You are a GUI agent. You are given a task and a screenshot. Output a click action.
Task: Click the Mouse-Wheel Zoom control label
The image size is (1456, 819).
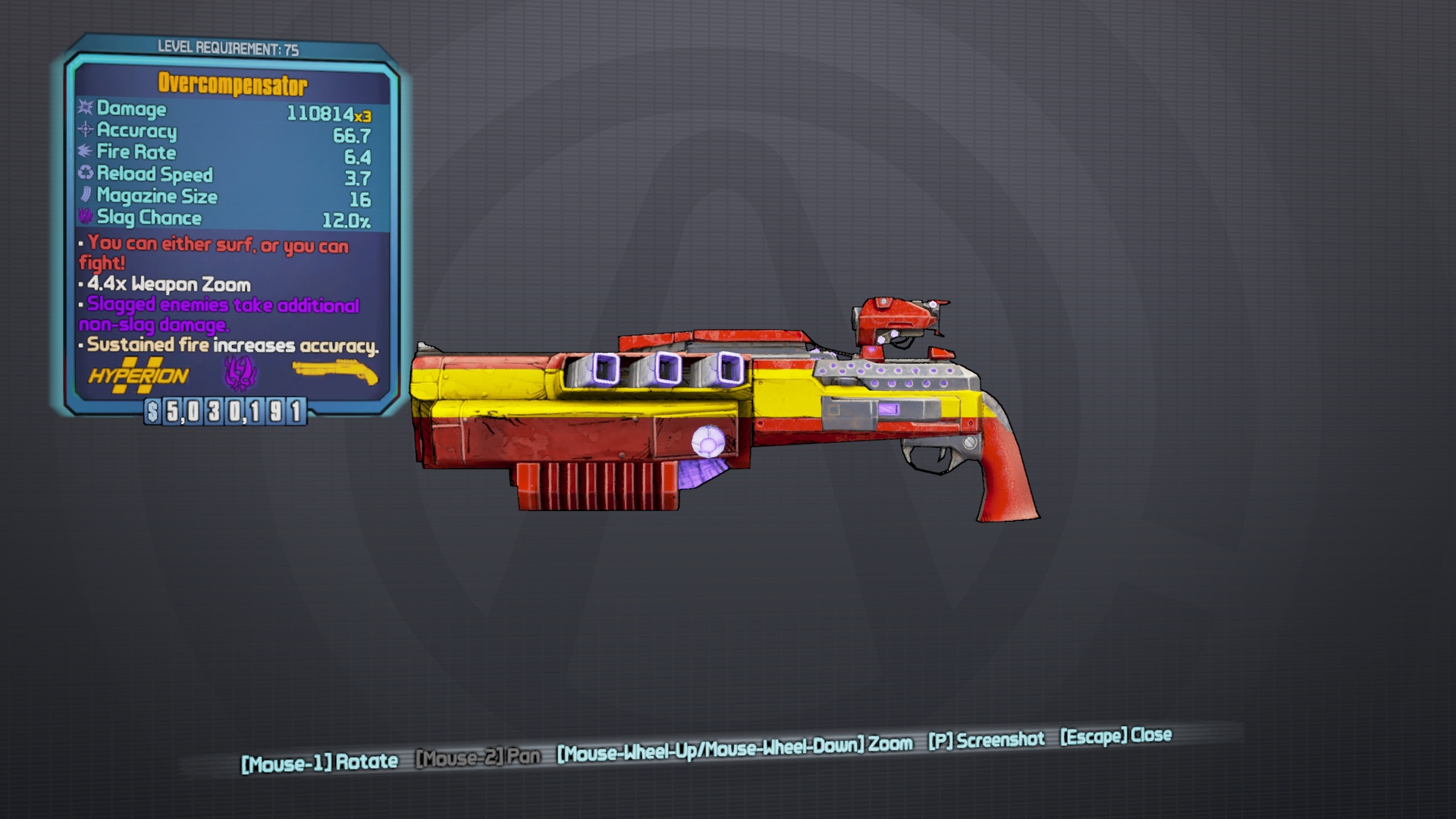point(733,746)
